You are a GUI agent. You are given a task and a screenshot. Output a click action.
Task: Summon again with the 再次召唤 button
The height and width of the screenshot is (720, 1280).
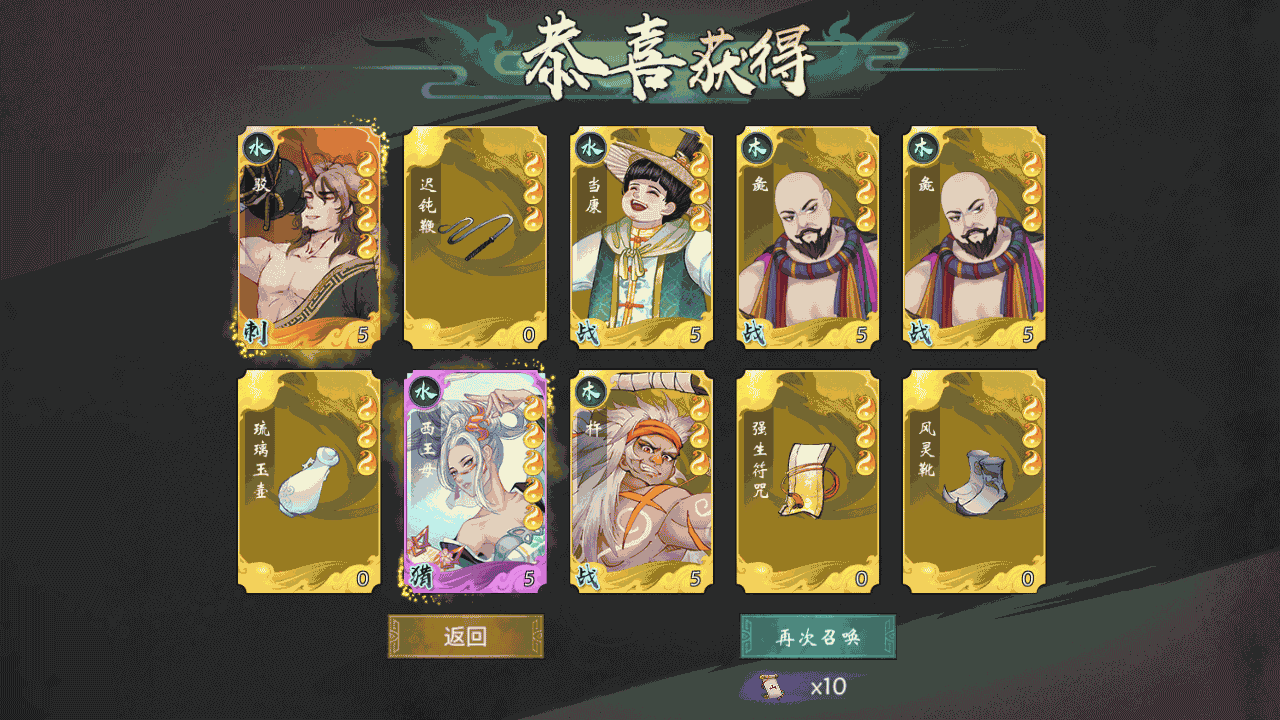click(818, 637)
